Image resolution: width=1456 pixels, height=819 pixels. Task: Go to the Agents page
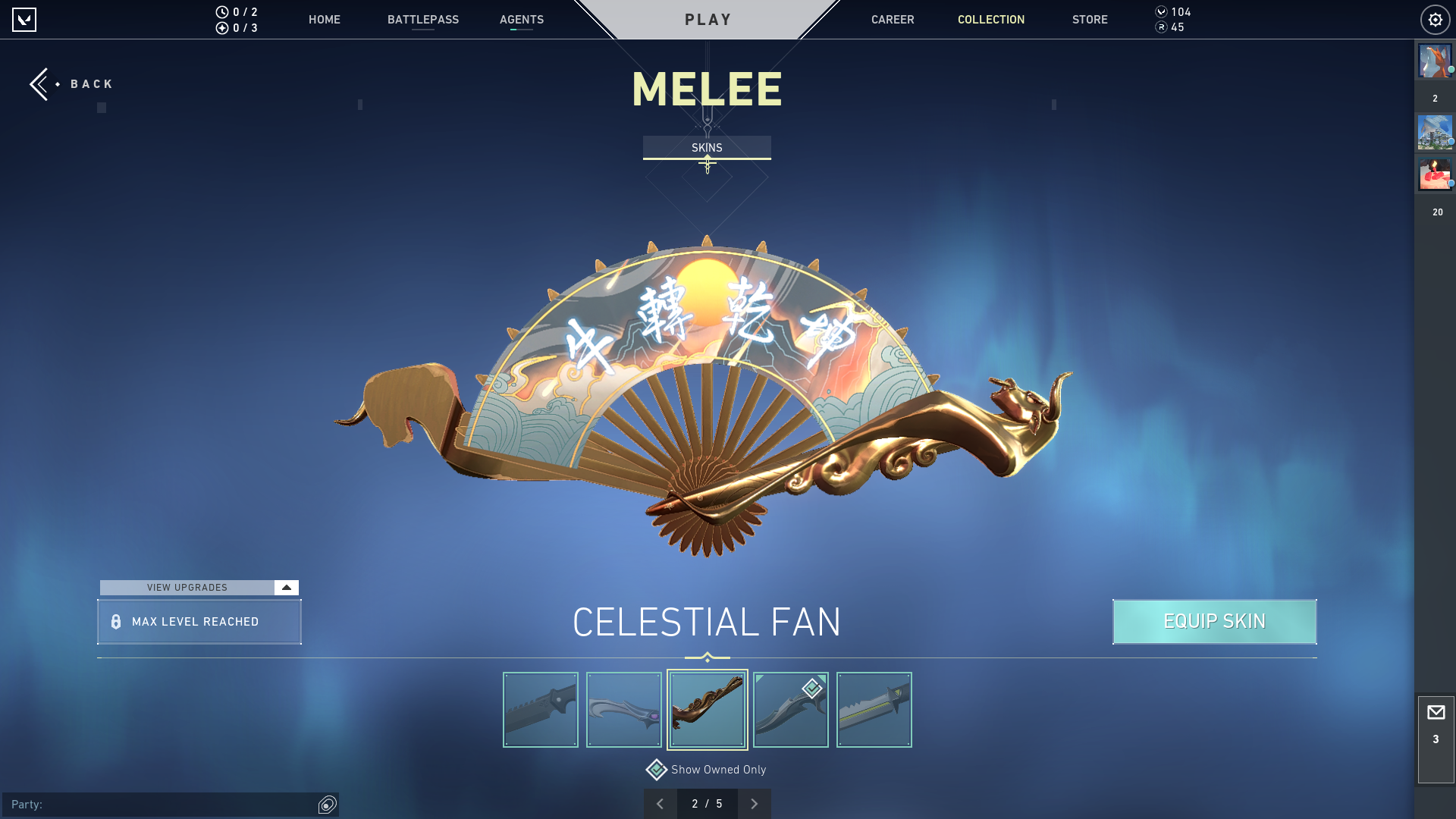521,20
